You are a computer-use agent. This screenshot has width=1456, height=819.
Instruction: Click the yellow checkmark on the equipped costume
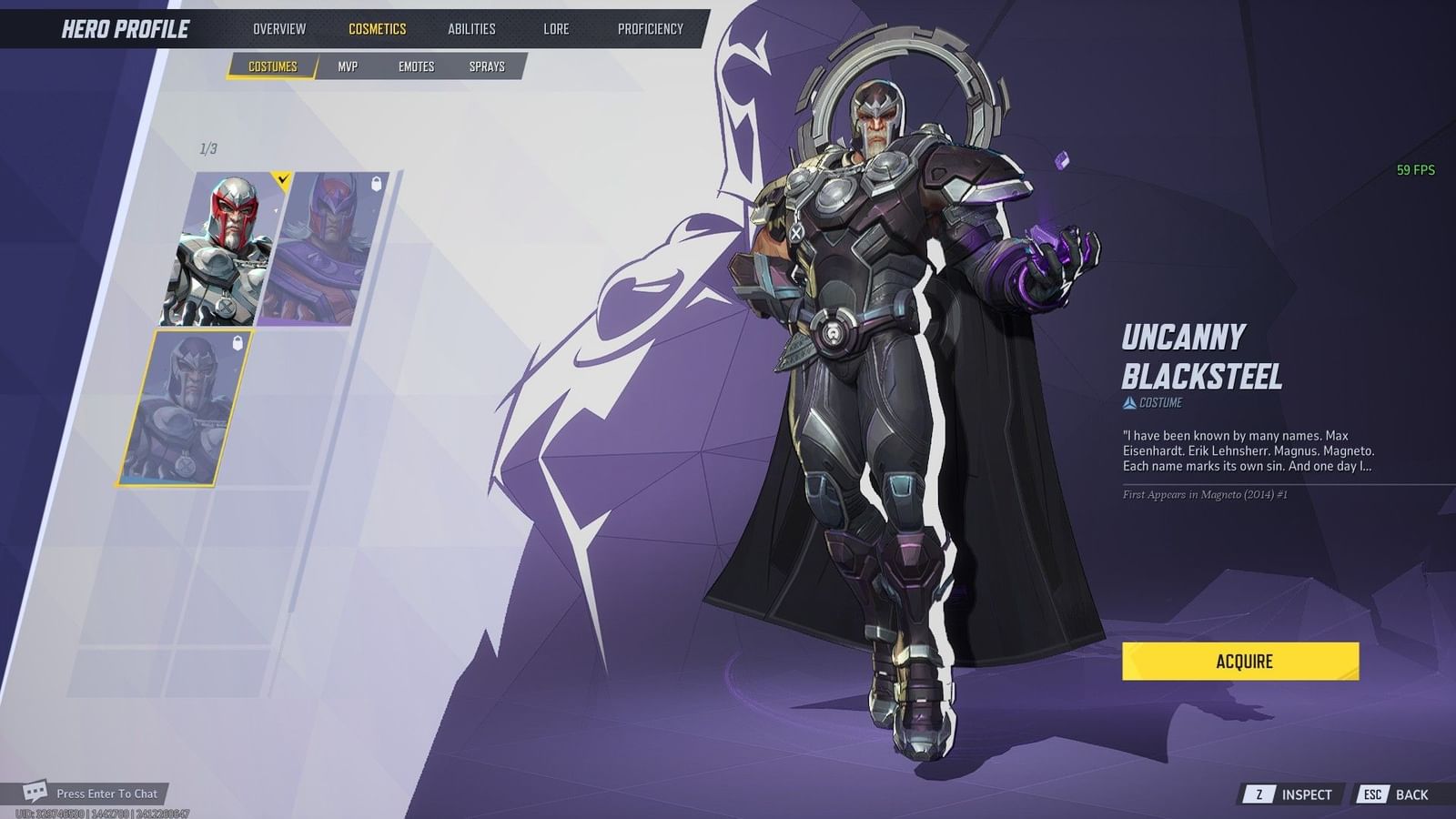(x=282, y=179)
